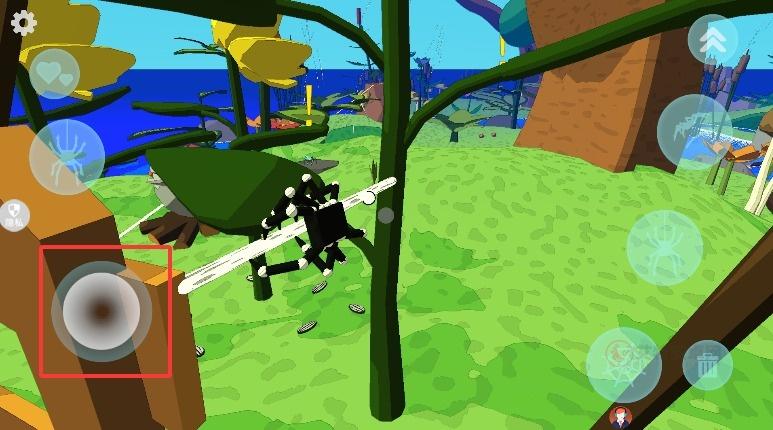Tap the double hearts button
This screenshot has width=773, height=430.
pyautogui.click(x=53, y=72)
